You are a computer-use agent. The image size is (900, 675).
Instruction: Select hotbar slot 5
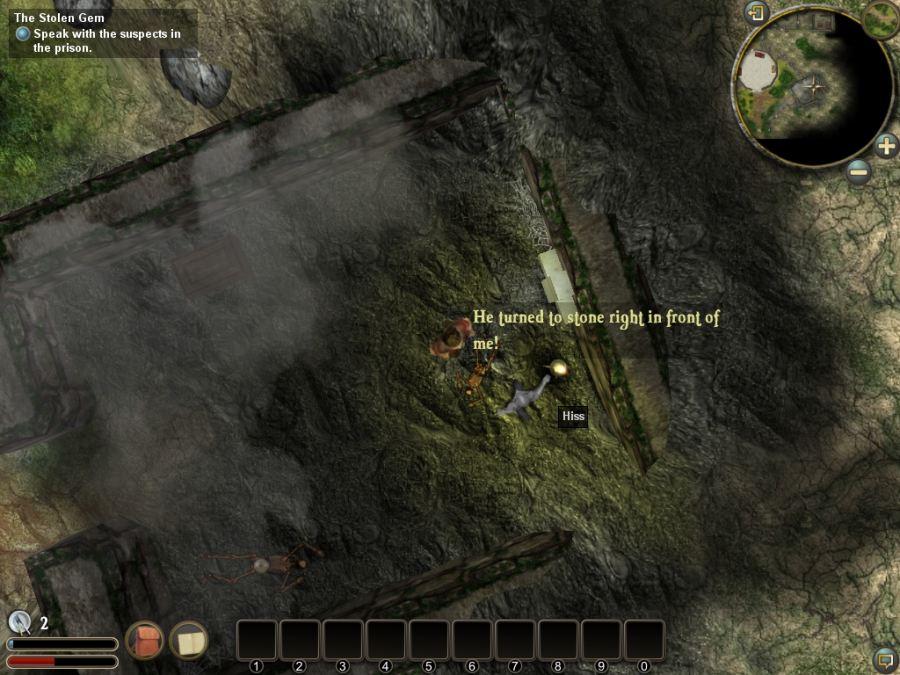click(x=428, y=640)
